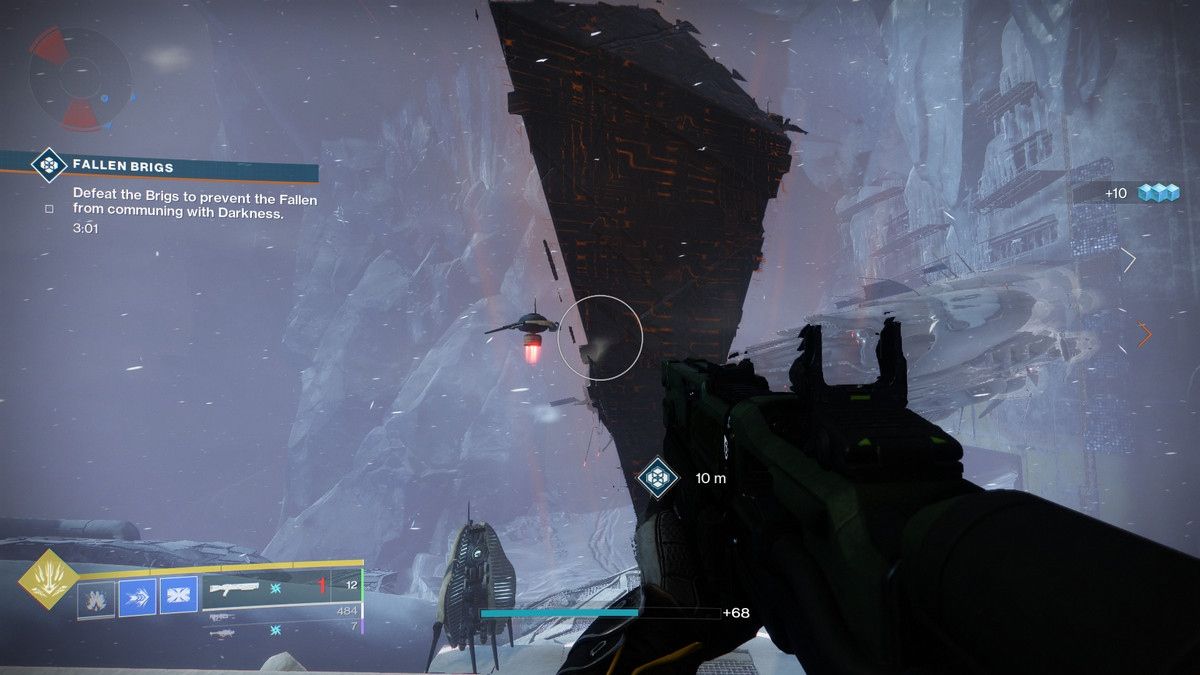Click the objective waypoint marker at 10 m

tap(657, 478)
